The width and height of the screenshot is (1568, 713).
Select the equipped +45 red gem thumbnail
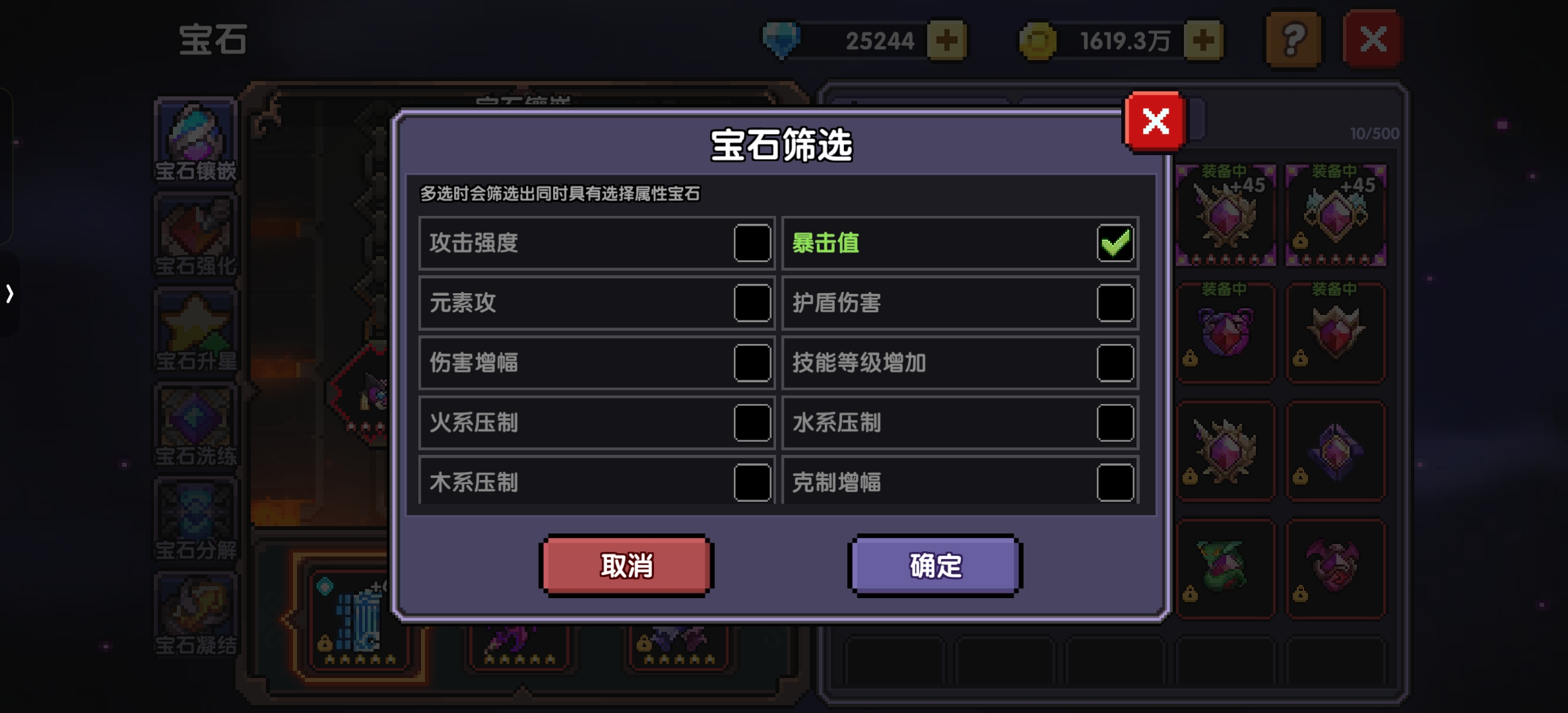point(1225,215)
